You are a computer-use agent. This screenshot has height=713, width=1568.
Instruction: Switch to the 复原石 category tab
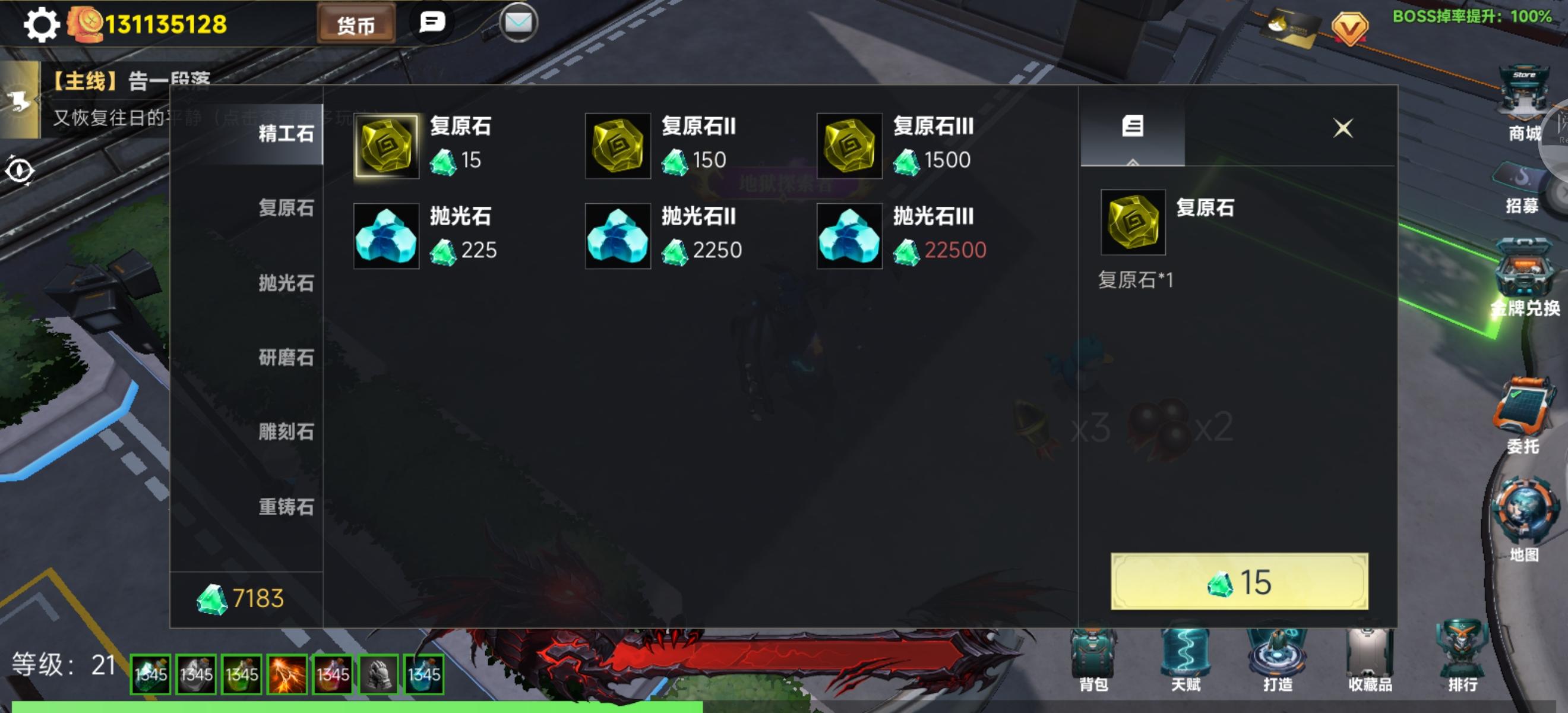286,209
